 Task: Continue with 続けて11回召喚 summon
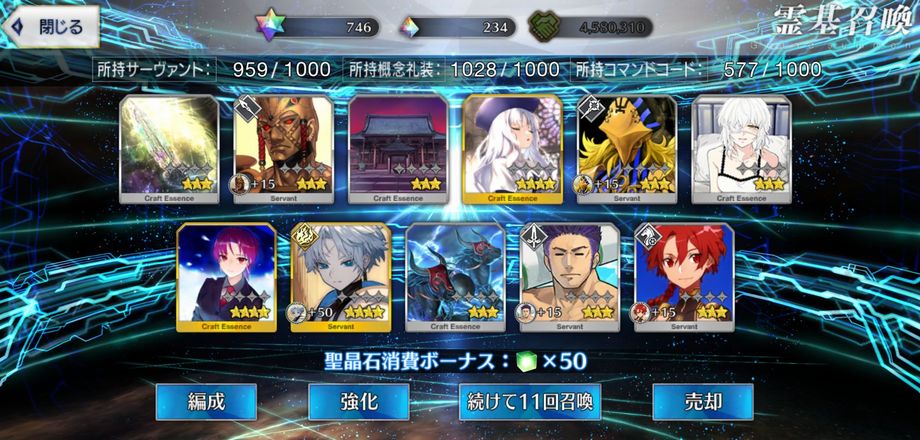[530, 402]
